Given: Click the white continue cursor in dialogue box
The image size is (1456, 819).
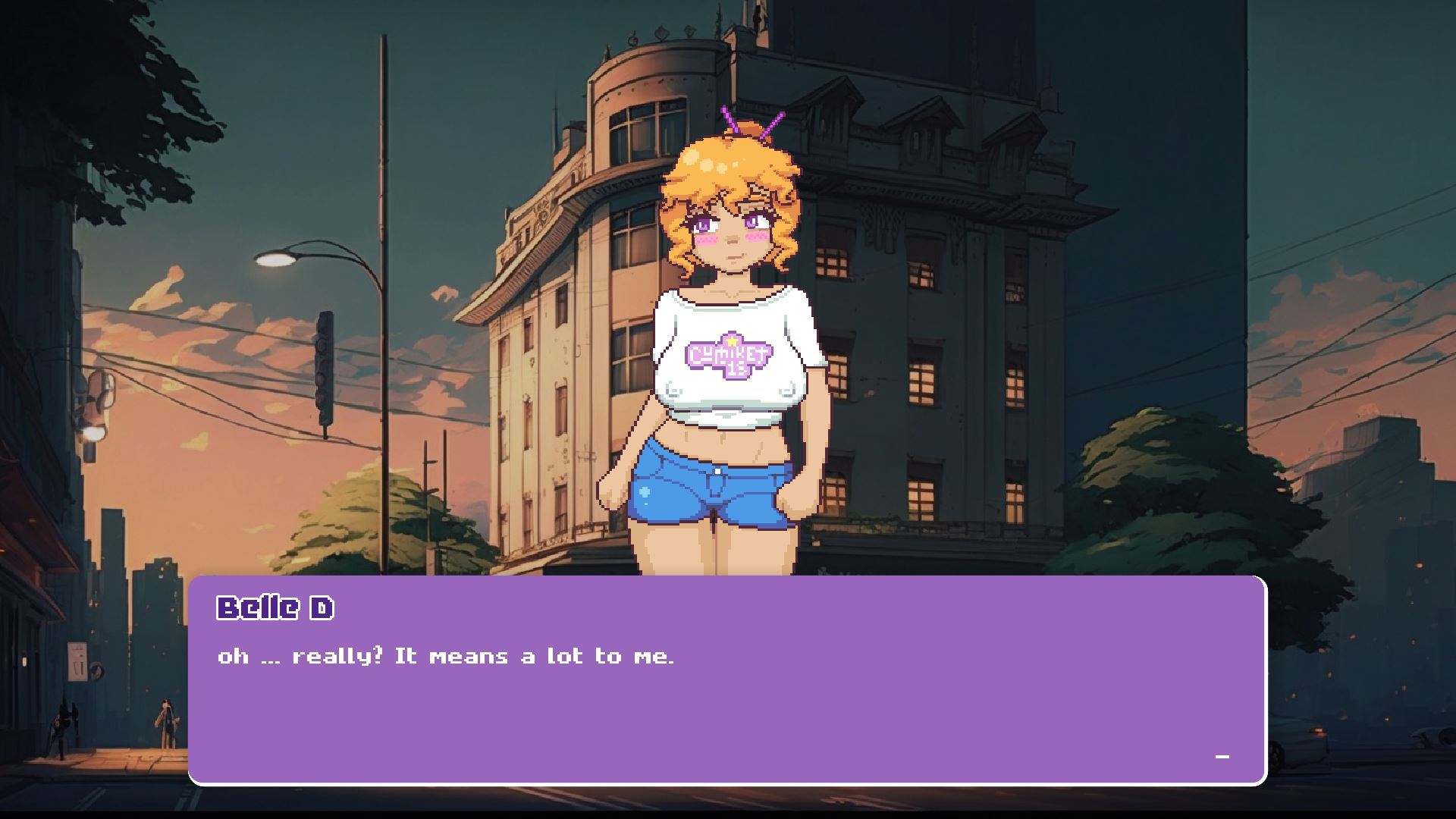Looking at the screenshot, I should pyautogui.click(x=1222, y=757).
